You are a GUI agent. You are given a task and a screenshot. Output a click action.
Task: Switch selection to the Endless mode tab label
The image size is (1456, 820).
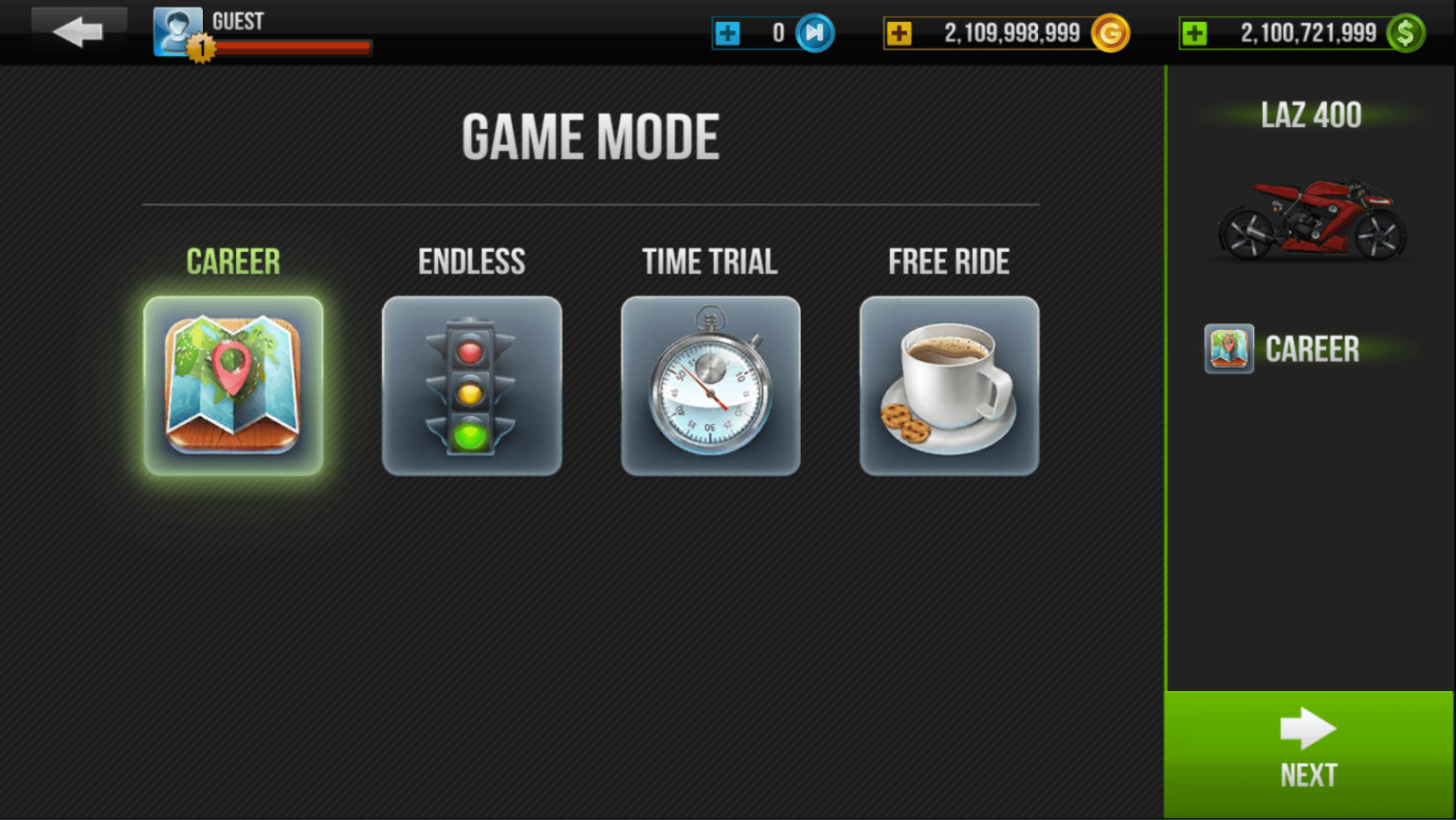coord(471,261)
